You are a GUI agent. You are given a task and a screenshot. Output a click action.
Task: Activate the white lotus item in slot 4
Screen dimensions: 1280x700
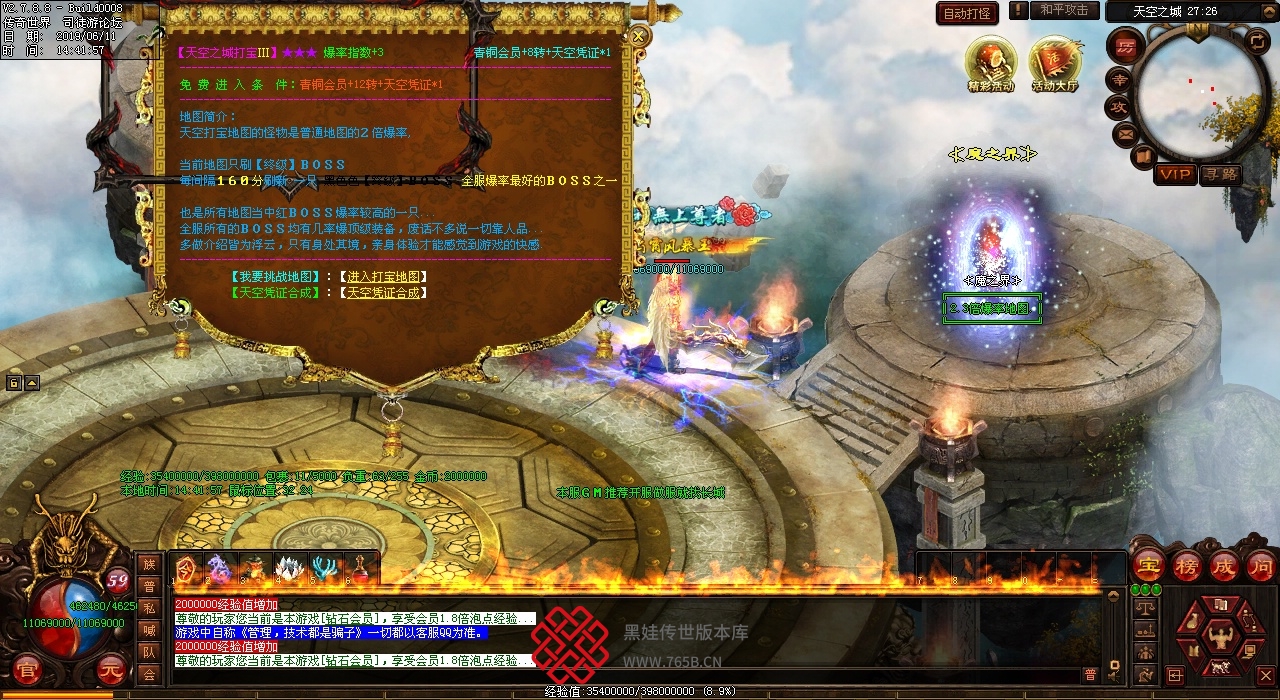coord(290,569)
